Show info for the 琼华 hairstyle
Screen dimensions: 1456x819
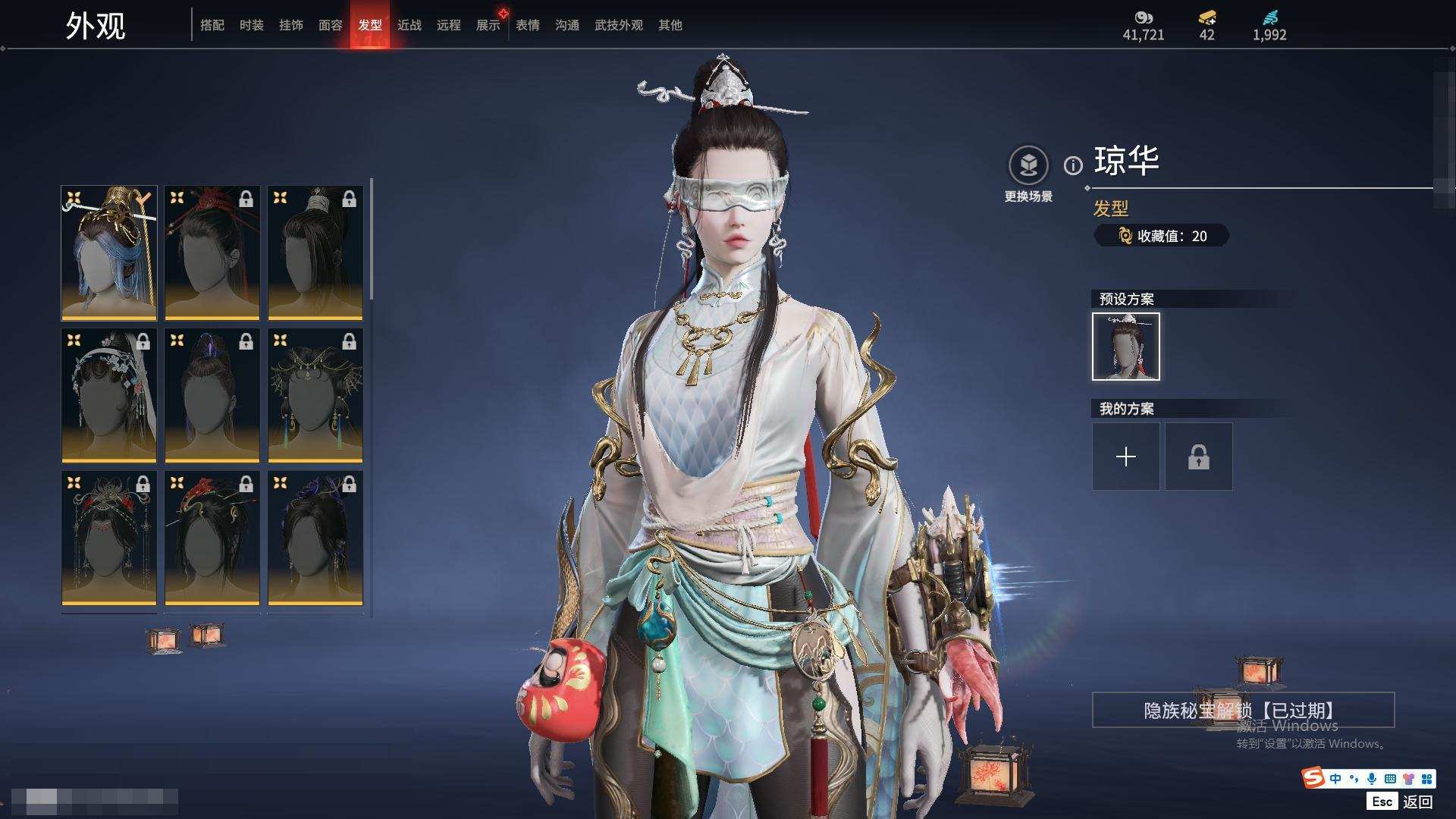click(x=1073, y=165)
